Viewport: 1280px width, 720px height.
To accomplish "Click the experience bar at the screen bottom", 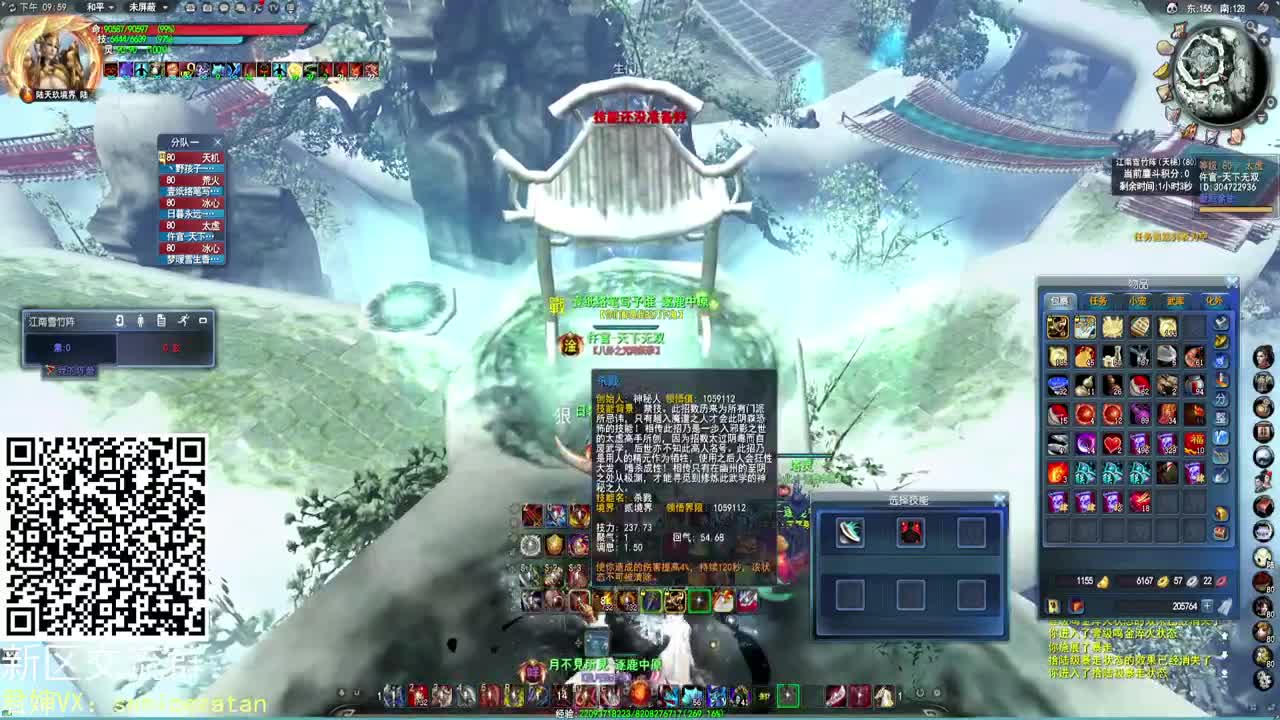I will tap(640, 712).
